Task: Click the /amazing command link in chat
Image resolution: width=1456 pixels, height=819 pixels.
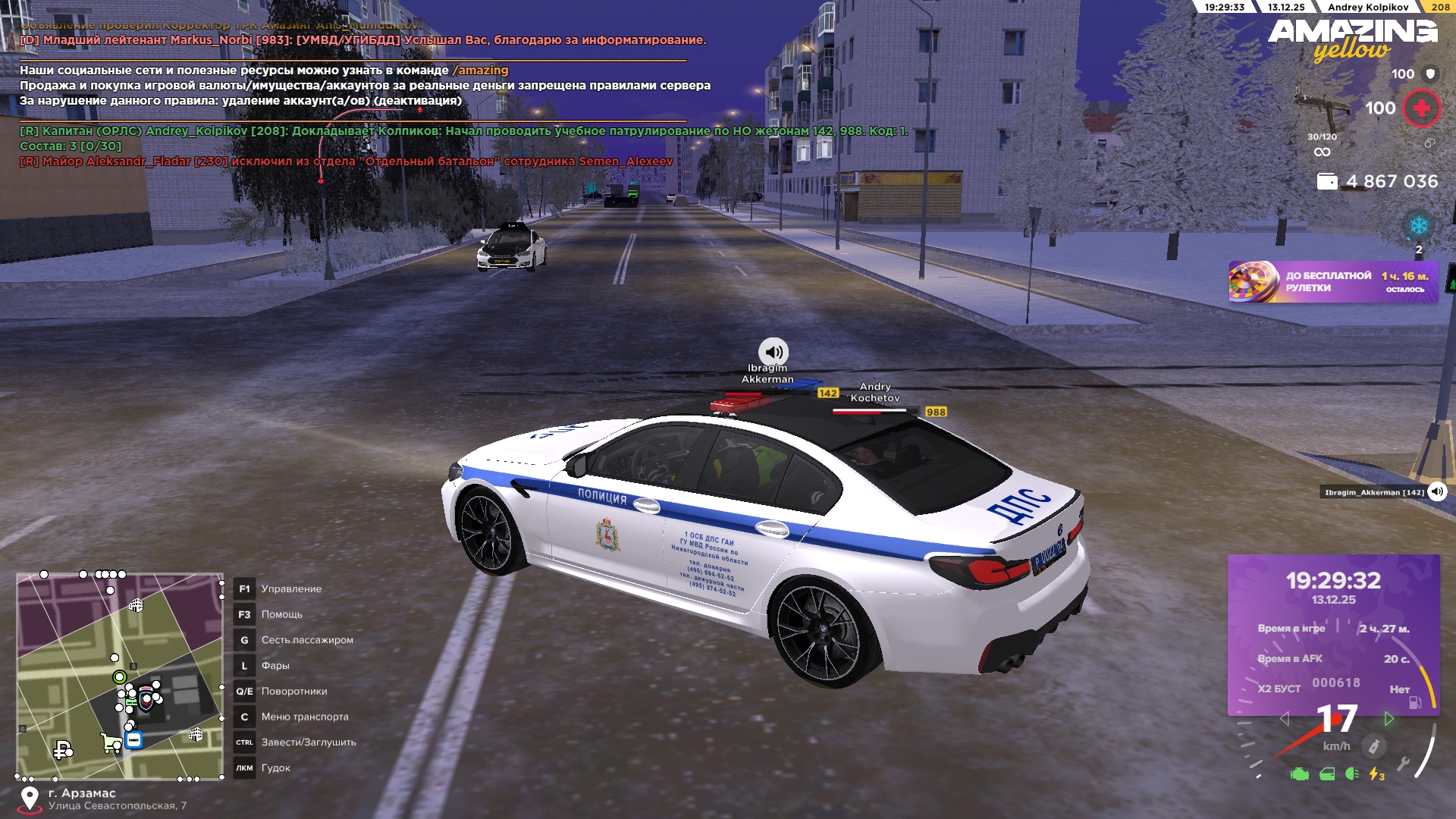Action: [480, 71]
